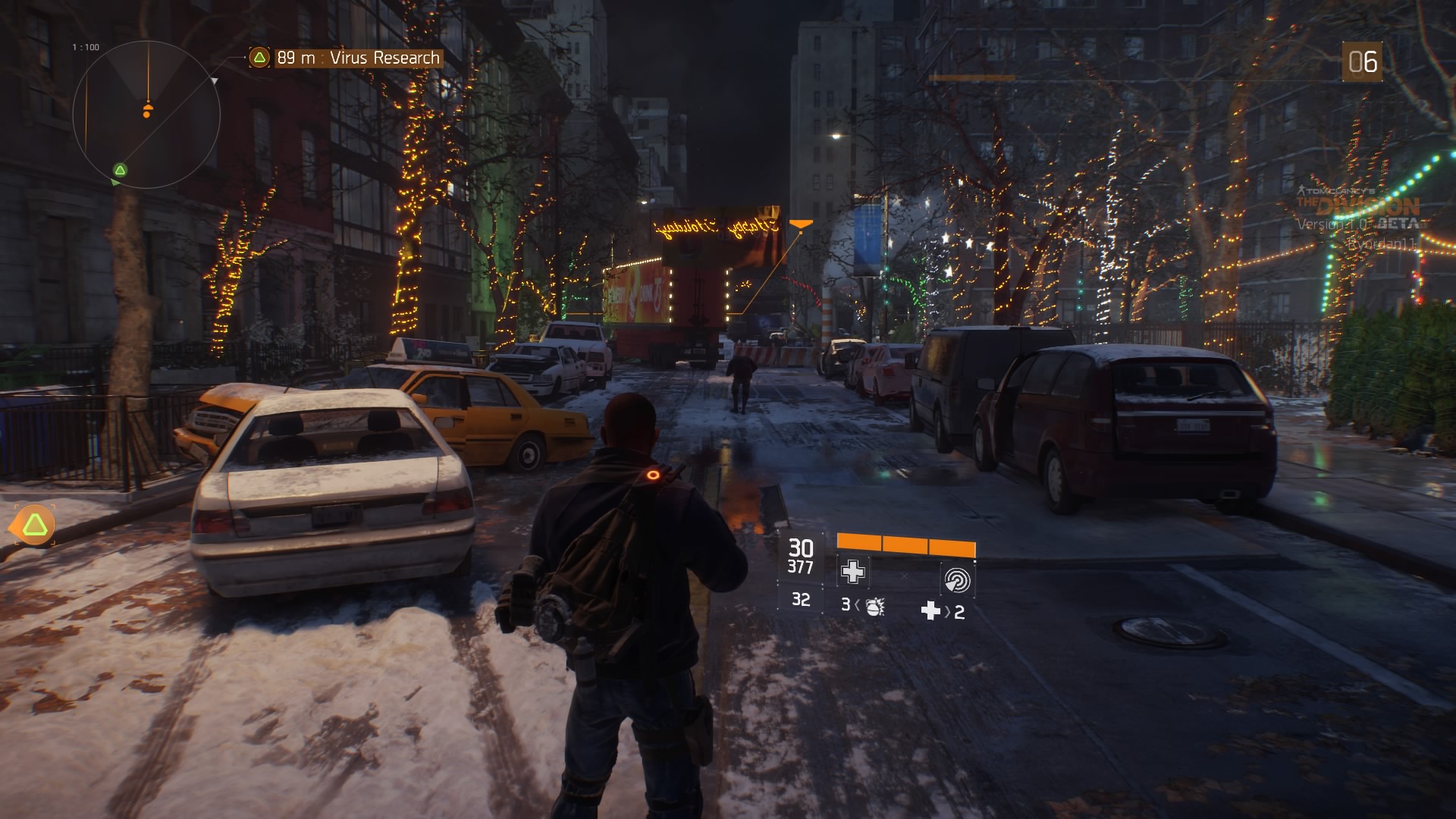The image size is (1456, 819).
Task: Click the off-screen mission hexagon indicator
Action: pos(34,525)
